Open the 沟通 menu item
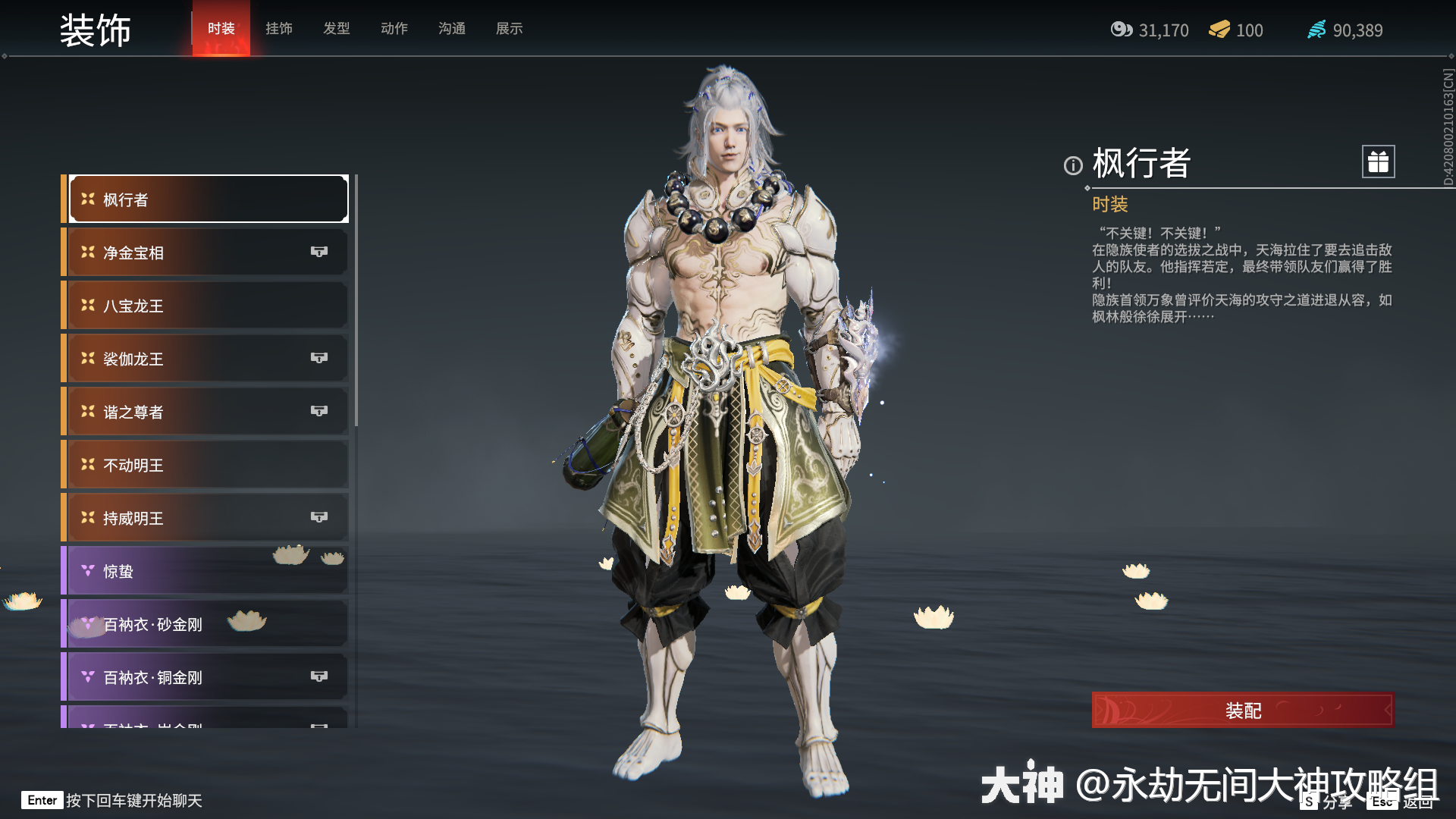Viewport: 1456px width, 819px height. click(451, 29)
